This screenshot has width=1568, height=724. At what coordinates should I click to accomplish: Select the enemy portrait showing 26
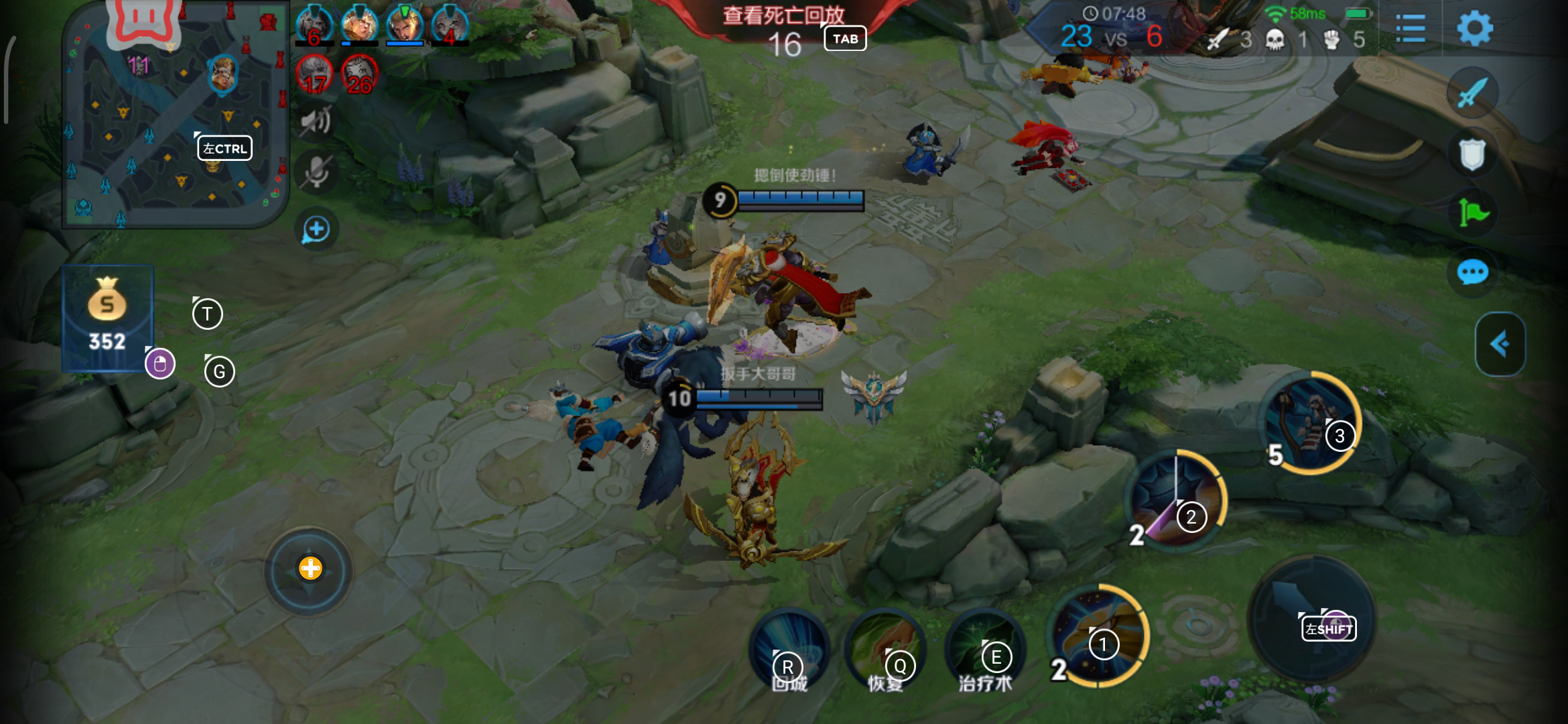(360, 74)
